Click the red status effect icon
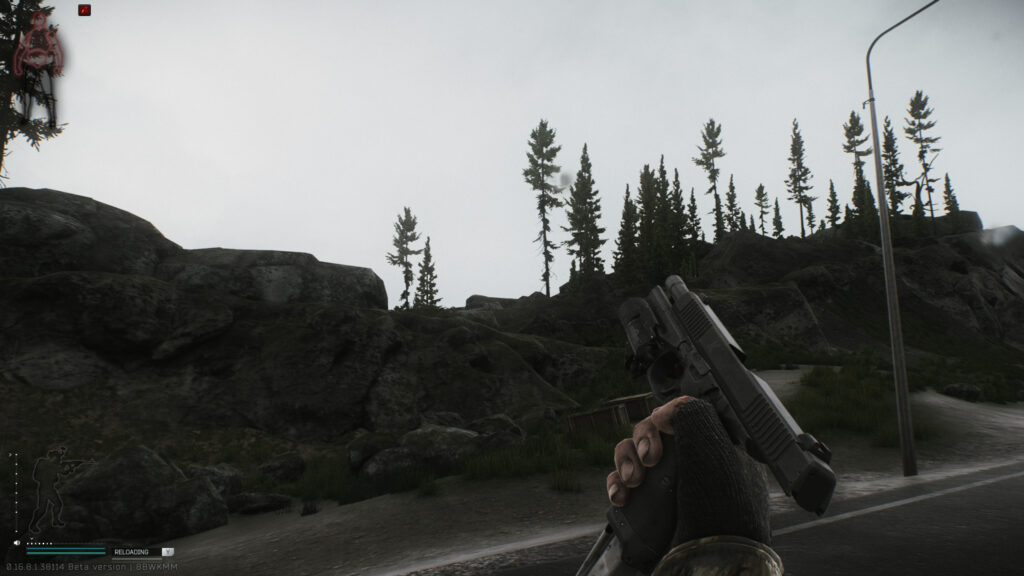The width and height of the screenshot is (1024, 576). click(84, 11)
